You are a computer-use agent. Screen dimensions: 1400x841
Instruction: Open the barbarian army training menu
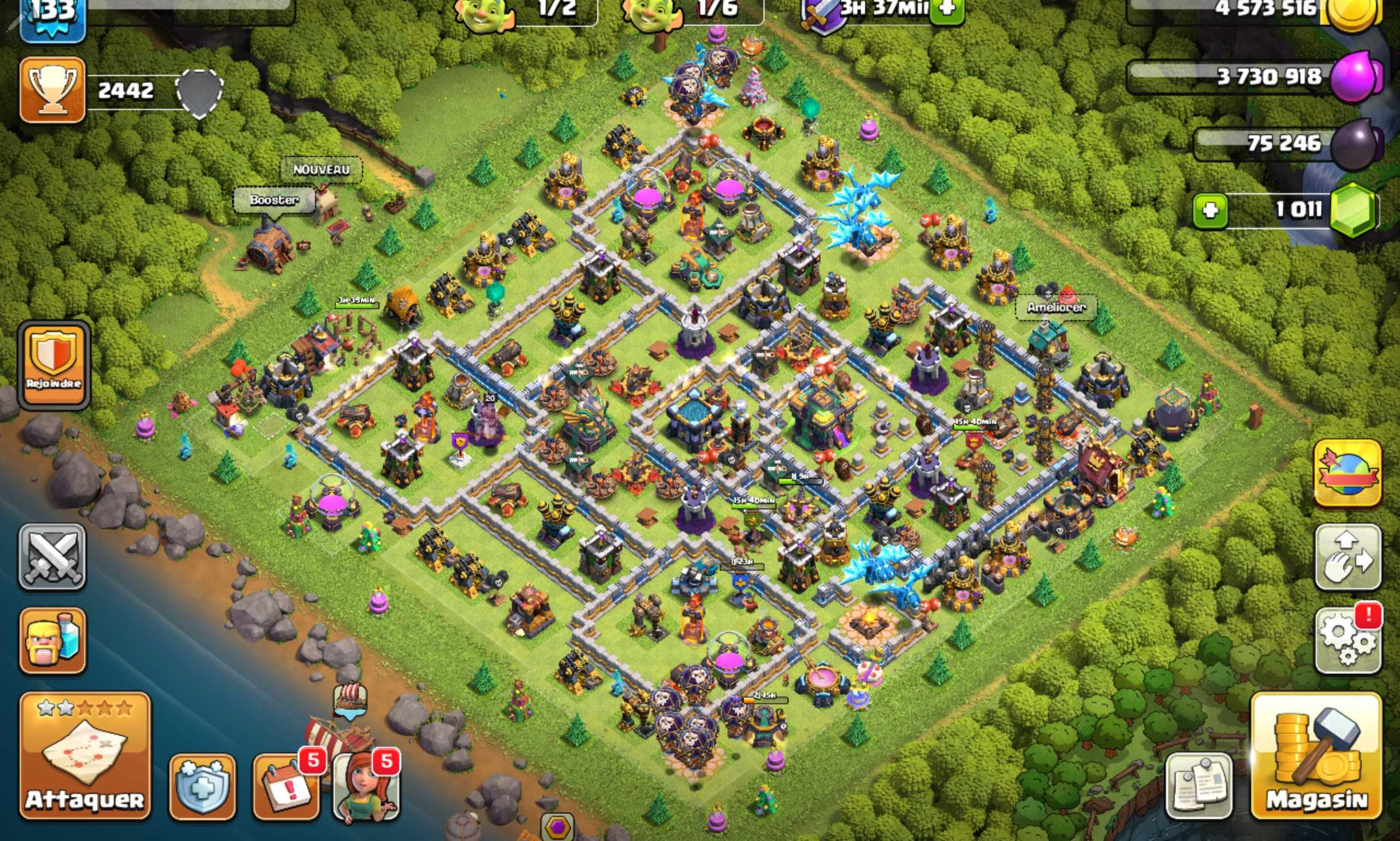coord(52,641)
